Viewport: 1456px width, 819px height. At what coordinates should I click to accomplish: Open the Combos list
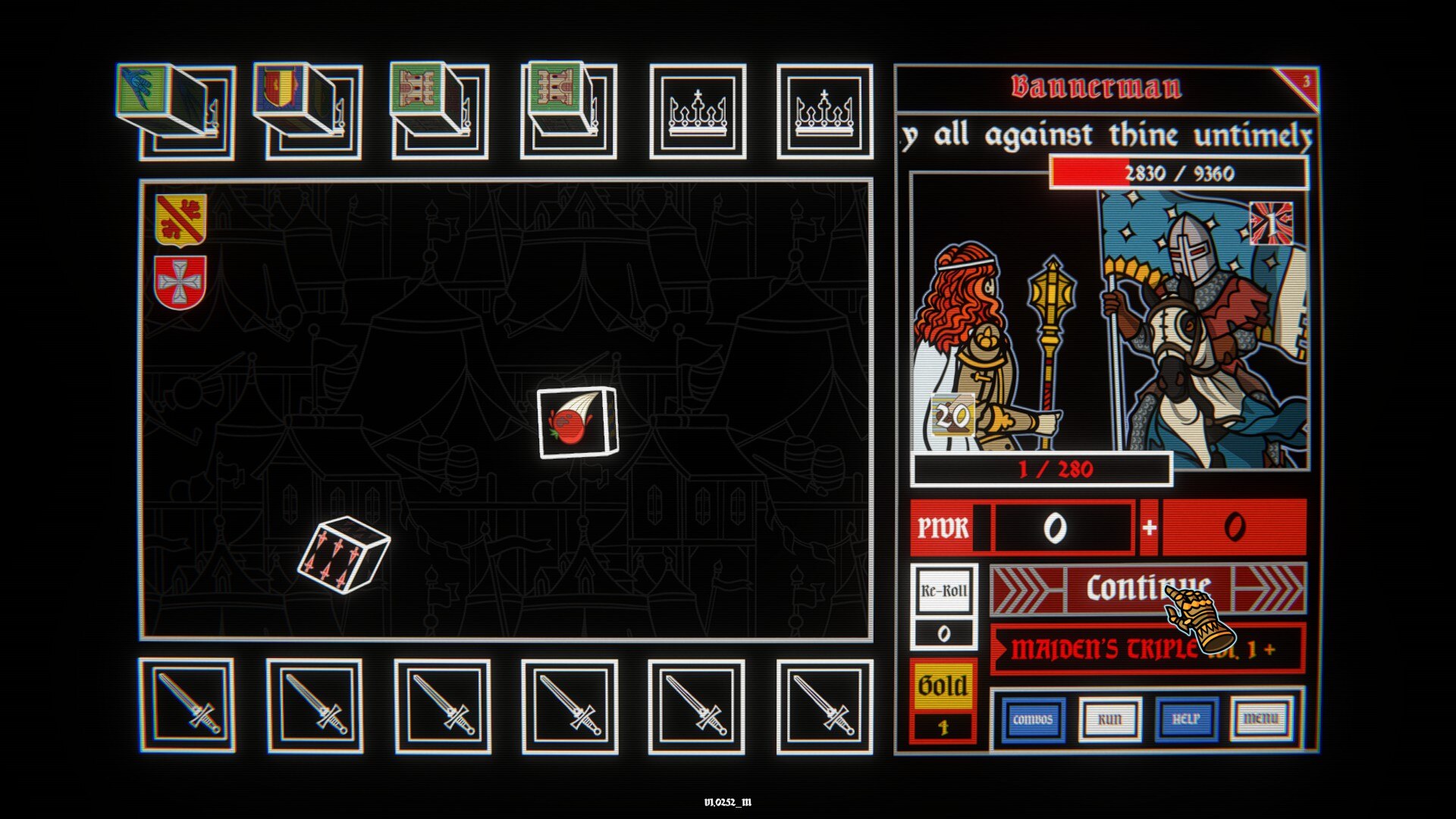pos(1032,719)
